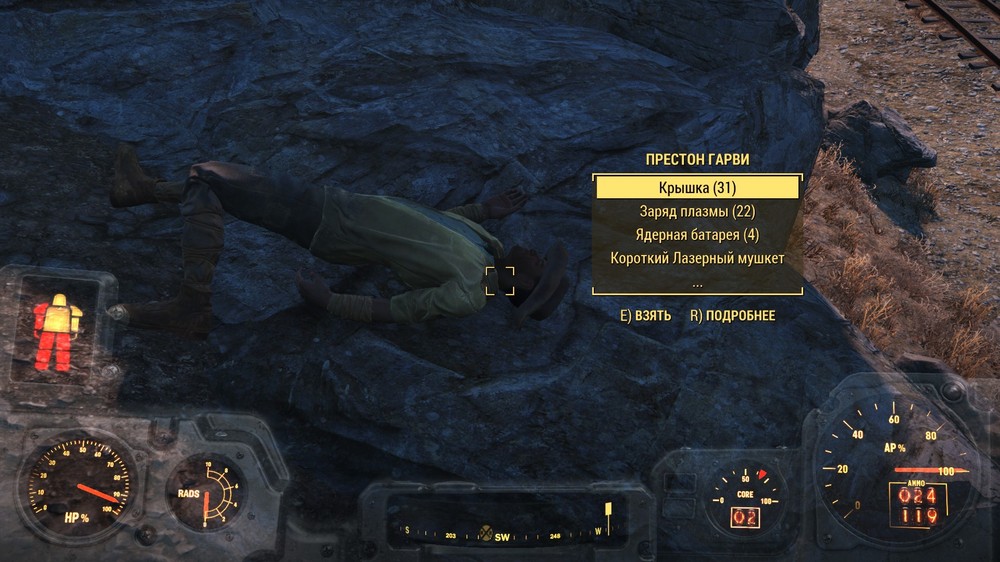The height and width of the screenshot is (562, 1000).
Task: Select the Крышка (31) loot entry
Action: click(x=697, y=188)
